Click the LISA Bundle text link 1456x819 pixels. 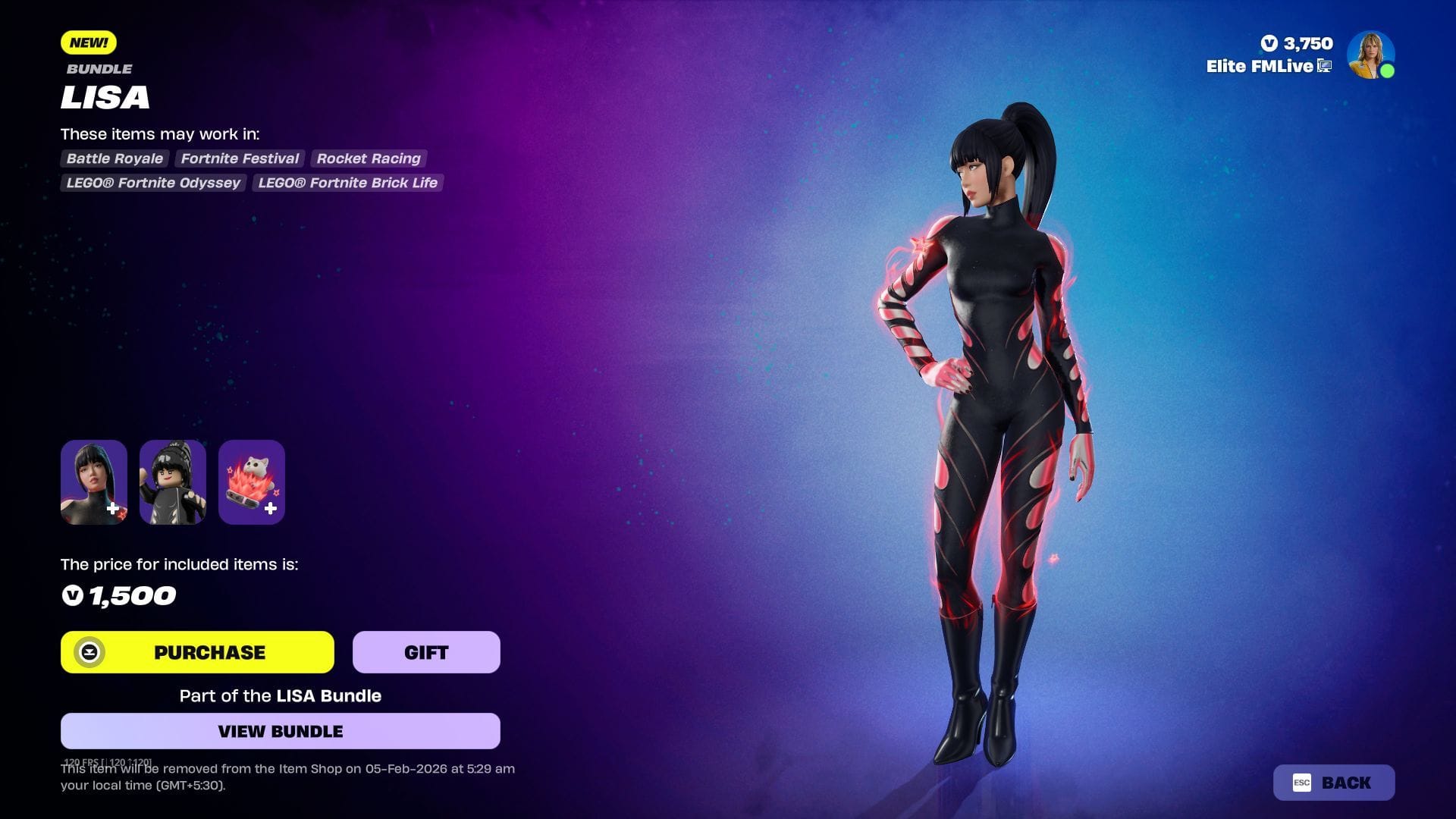(x=327, y=695)
